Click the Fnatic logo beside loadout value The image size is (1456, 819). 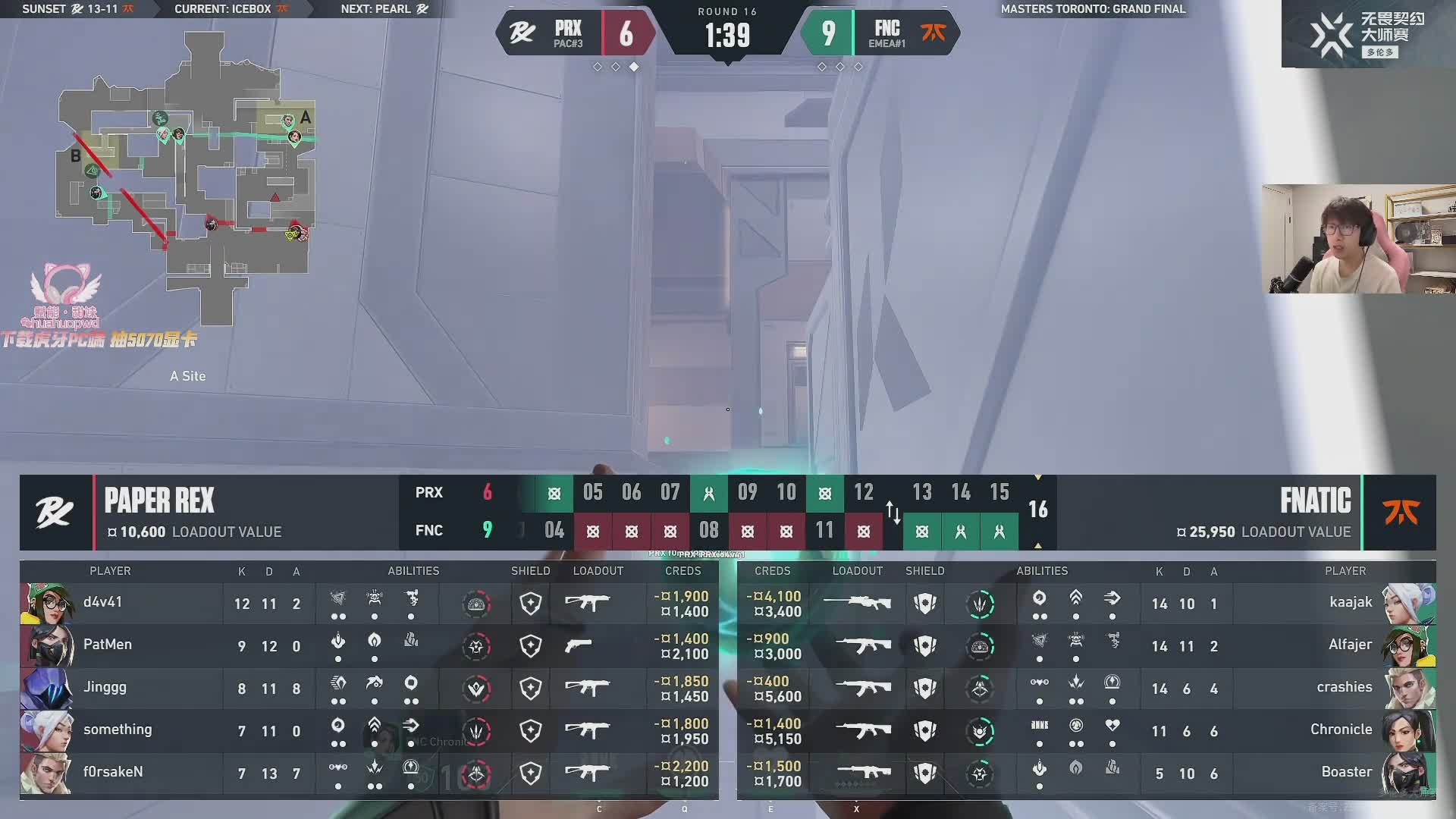(x=1400, y=513)
